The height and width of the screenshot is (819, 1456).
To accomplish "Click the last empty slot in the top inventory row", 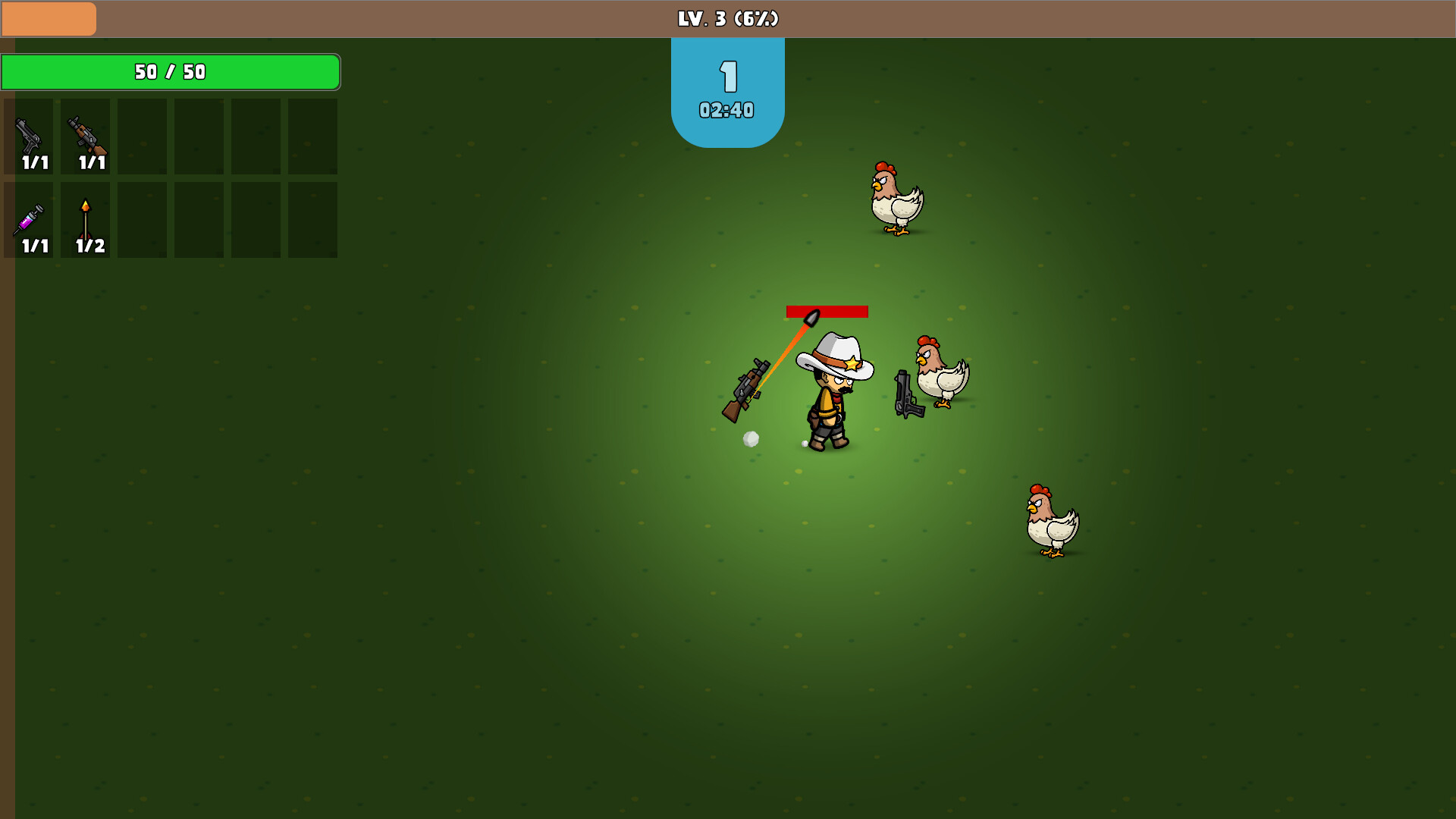I will [312, 136].
